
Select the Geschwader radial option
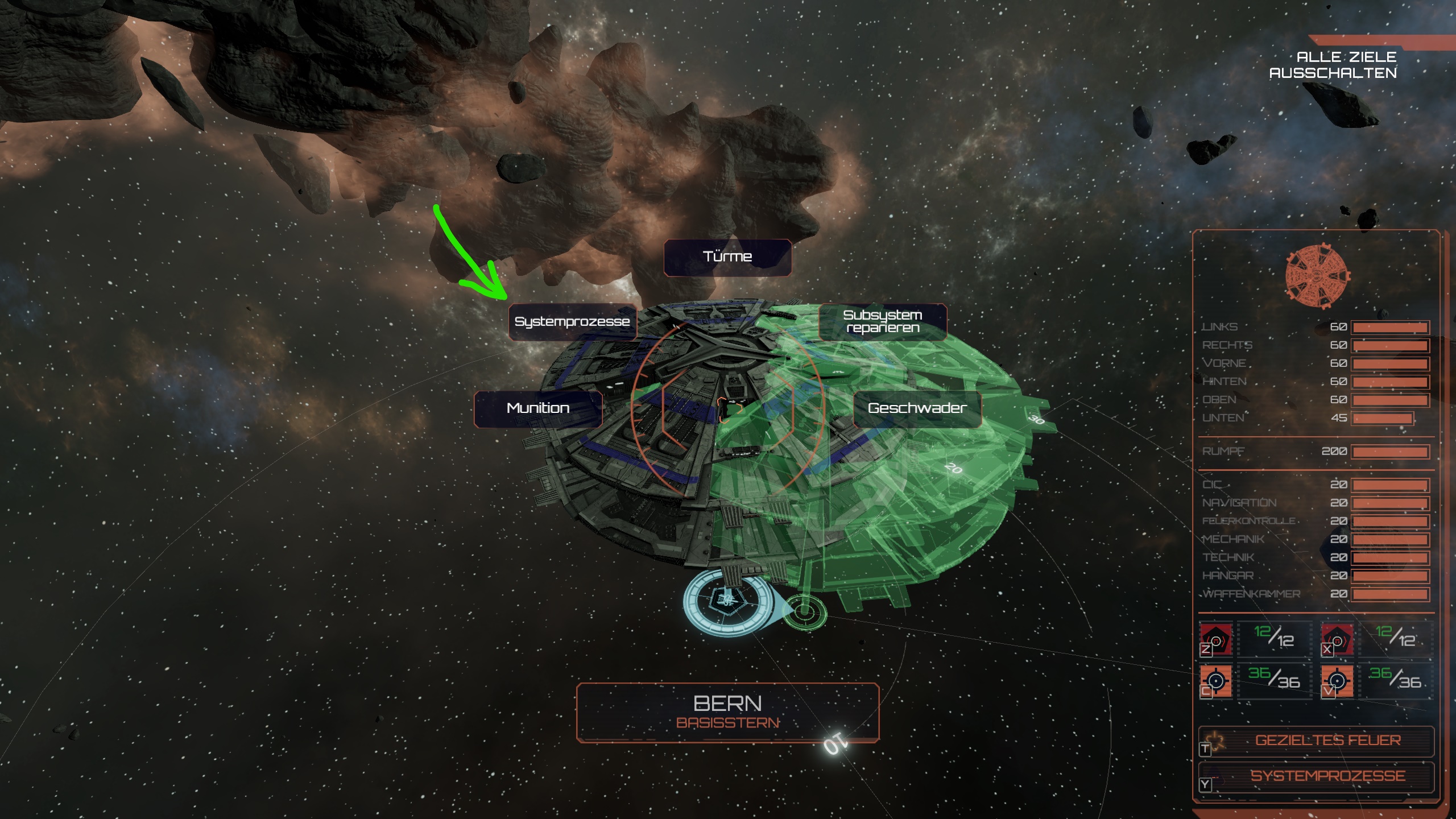[917, 408]
